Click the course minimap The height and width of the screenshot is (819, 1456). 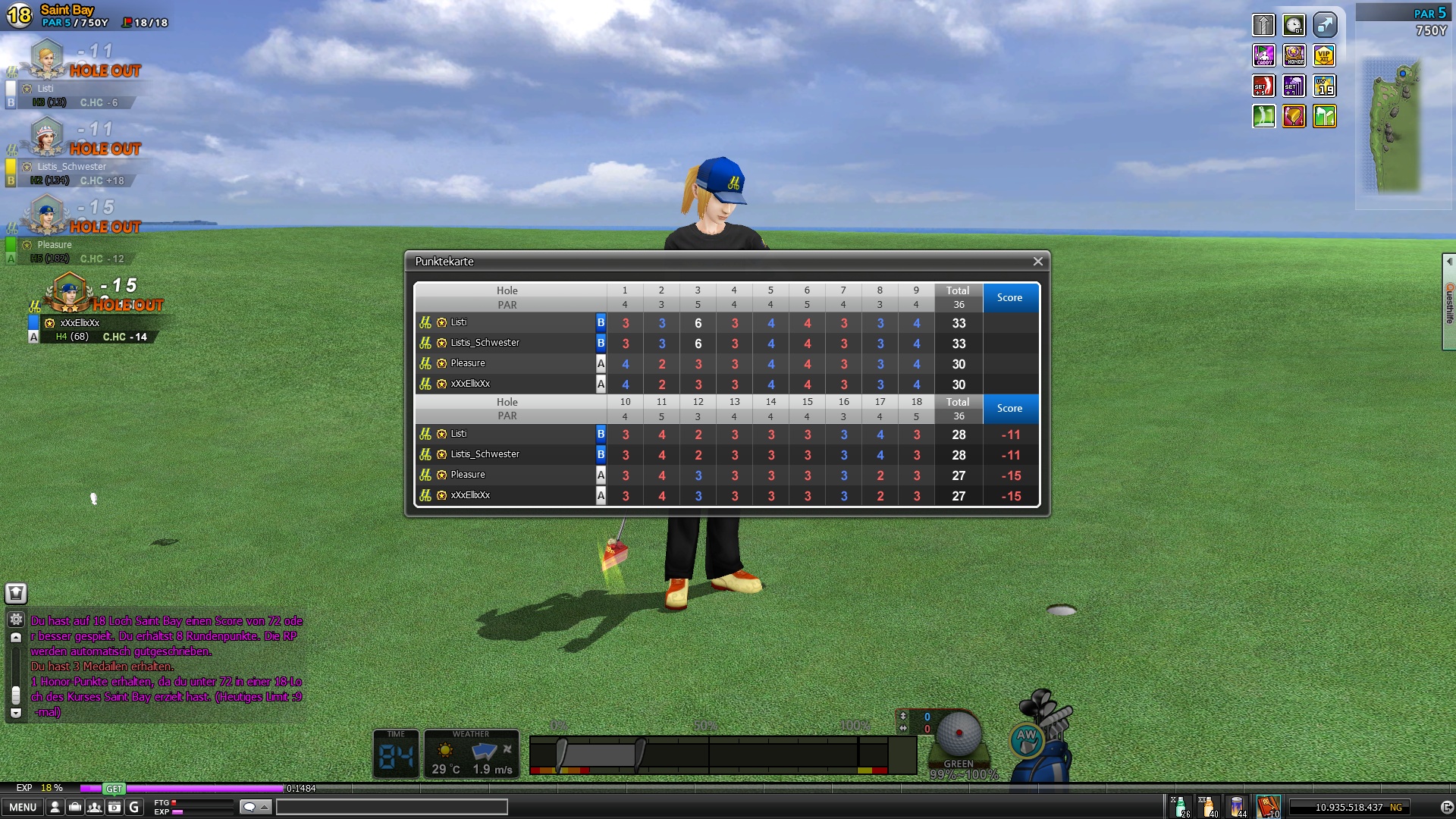1394,125
